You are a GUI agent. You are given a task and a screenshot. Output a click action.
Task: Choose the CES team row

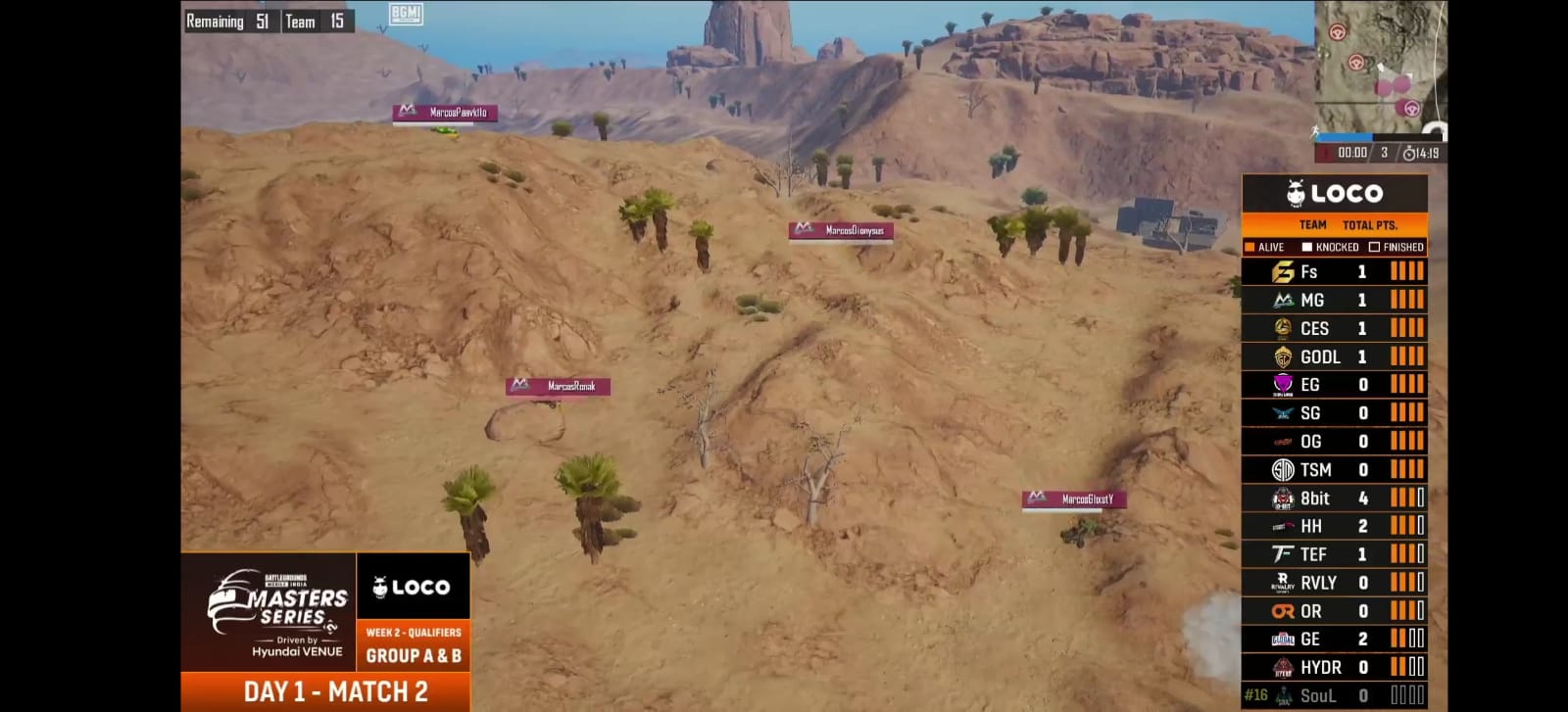pos(1334,329)
